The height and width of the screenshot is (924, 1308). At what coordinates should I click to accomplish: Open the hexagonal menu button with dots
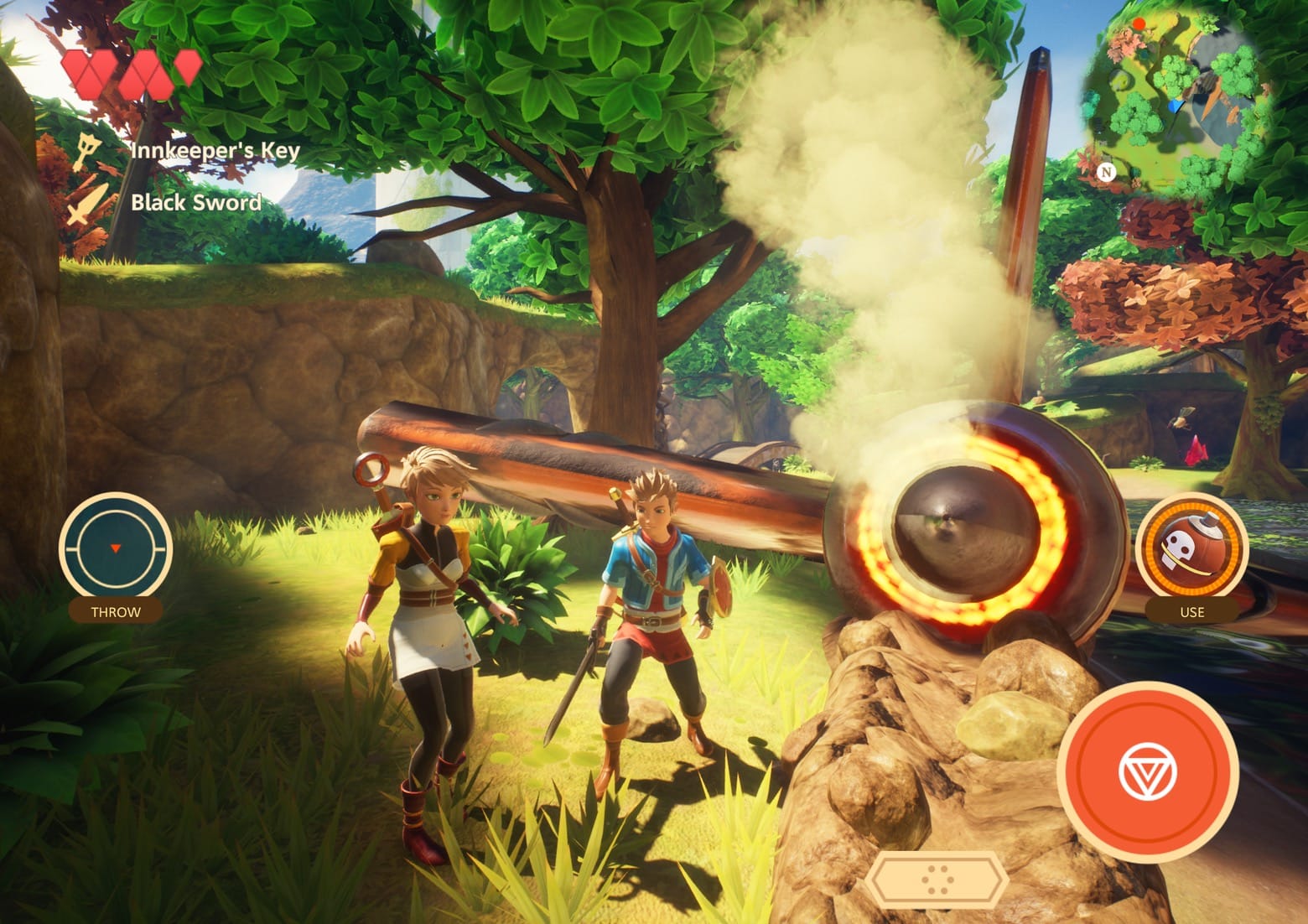point(936,880)
